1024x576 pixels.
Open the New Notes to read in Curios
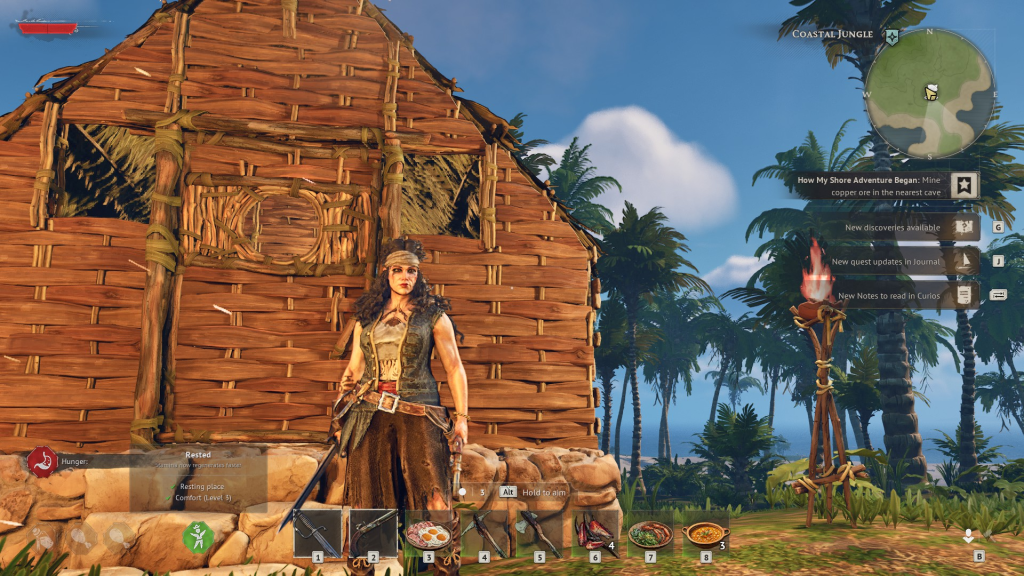coord(893,295)
